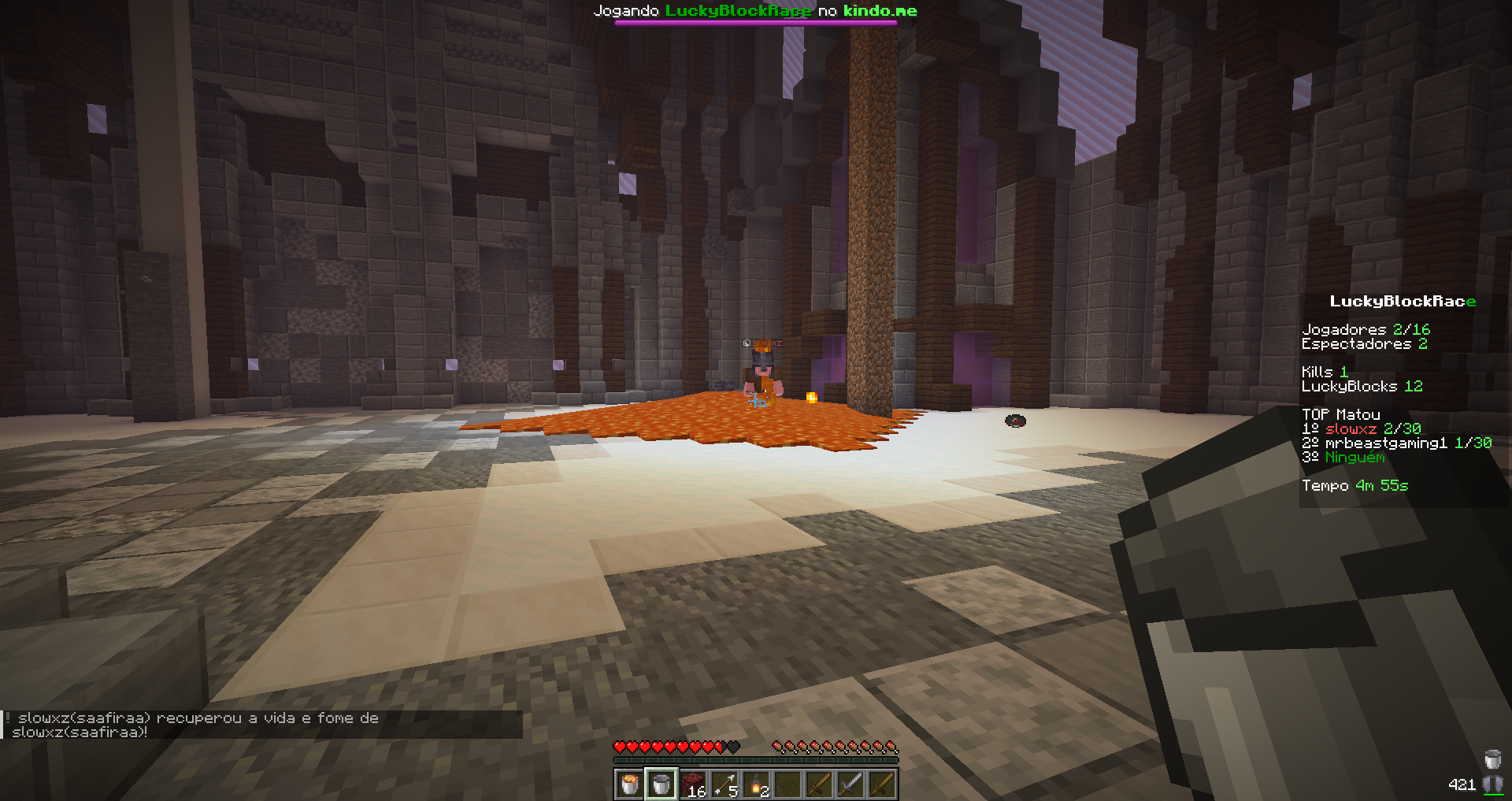Click the slowxz chat message
This screenshot has height=801, width=1512.
[x=197, y=725]
